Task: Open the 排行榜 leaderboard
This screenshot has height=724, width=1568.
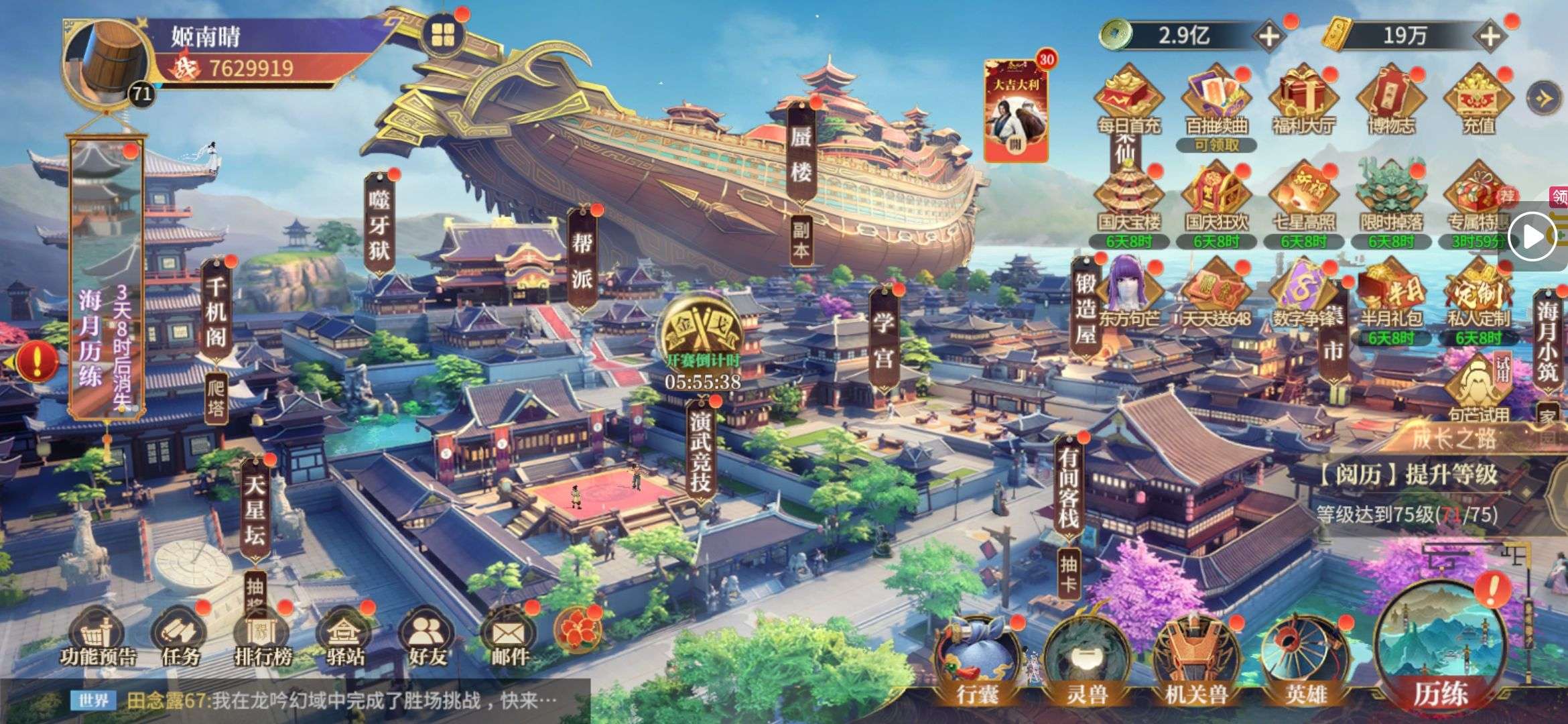Action: 262,637
